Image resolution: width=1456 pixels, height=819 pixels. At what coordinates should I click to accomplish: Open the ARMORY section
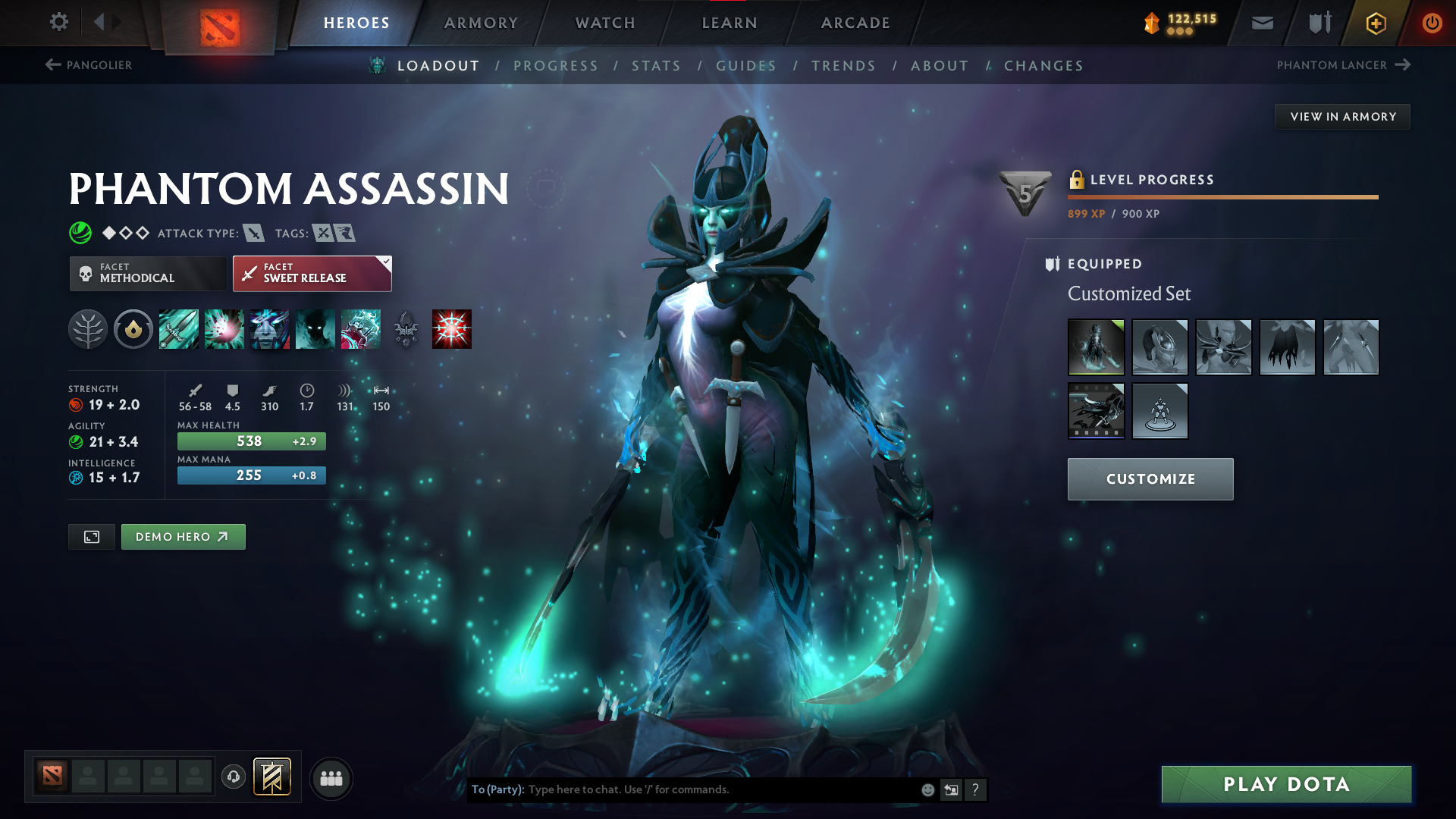(x=481, y=23)
